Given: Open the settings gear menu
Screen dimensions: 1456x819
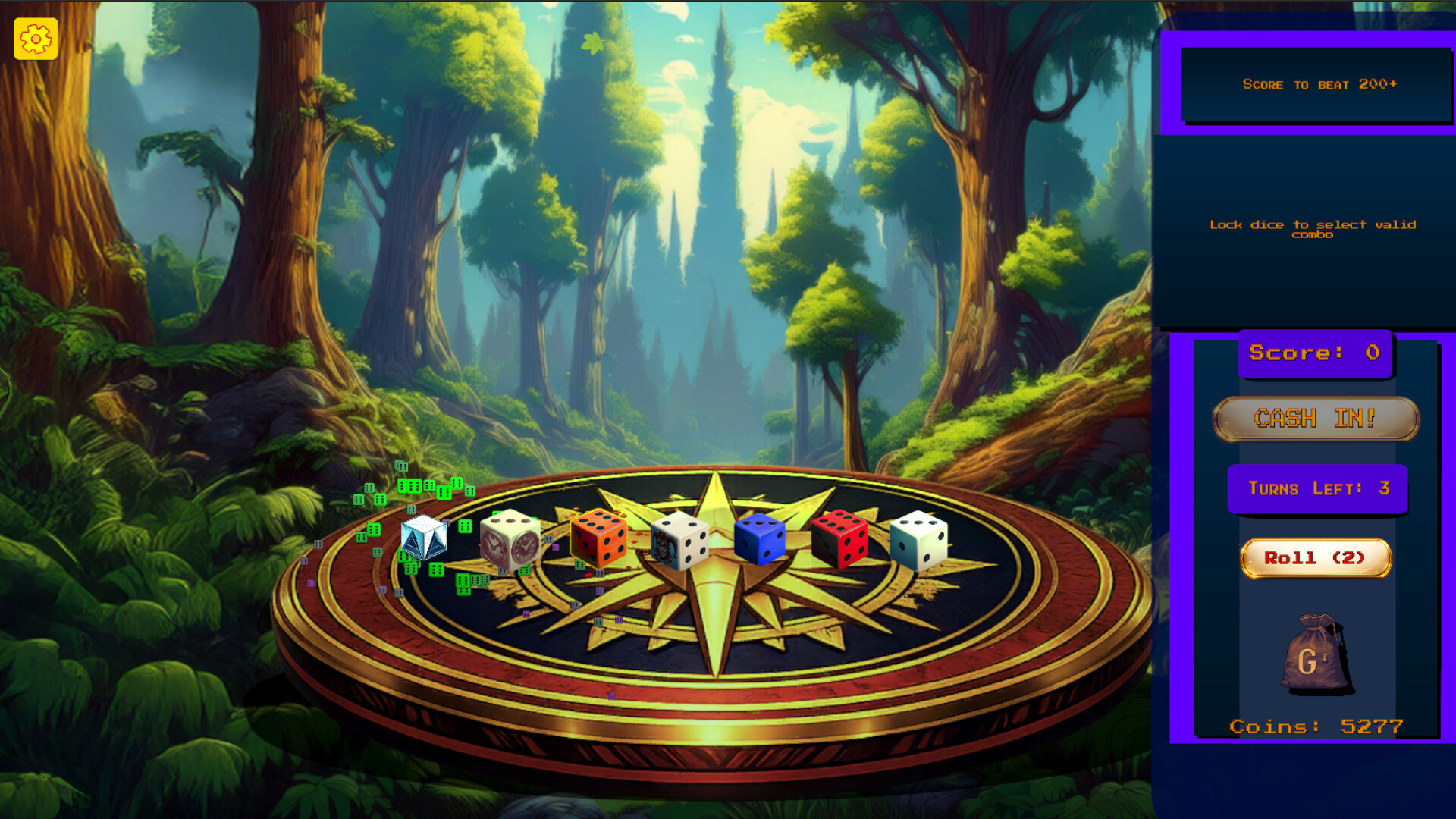Looking at the screenshot, I should [35, 39].
